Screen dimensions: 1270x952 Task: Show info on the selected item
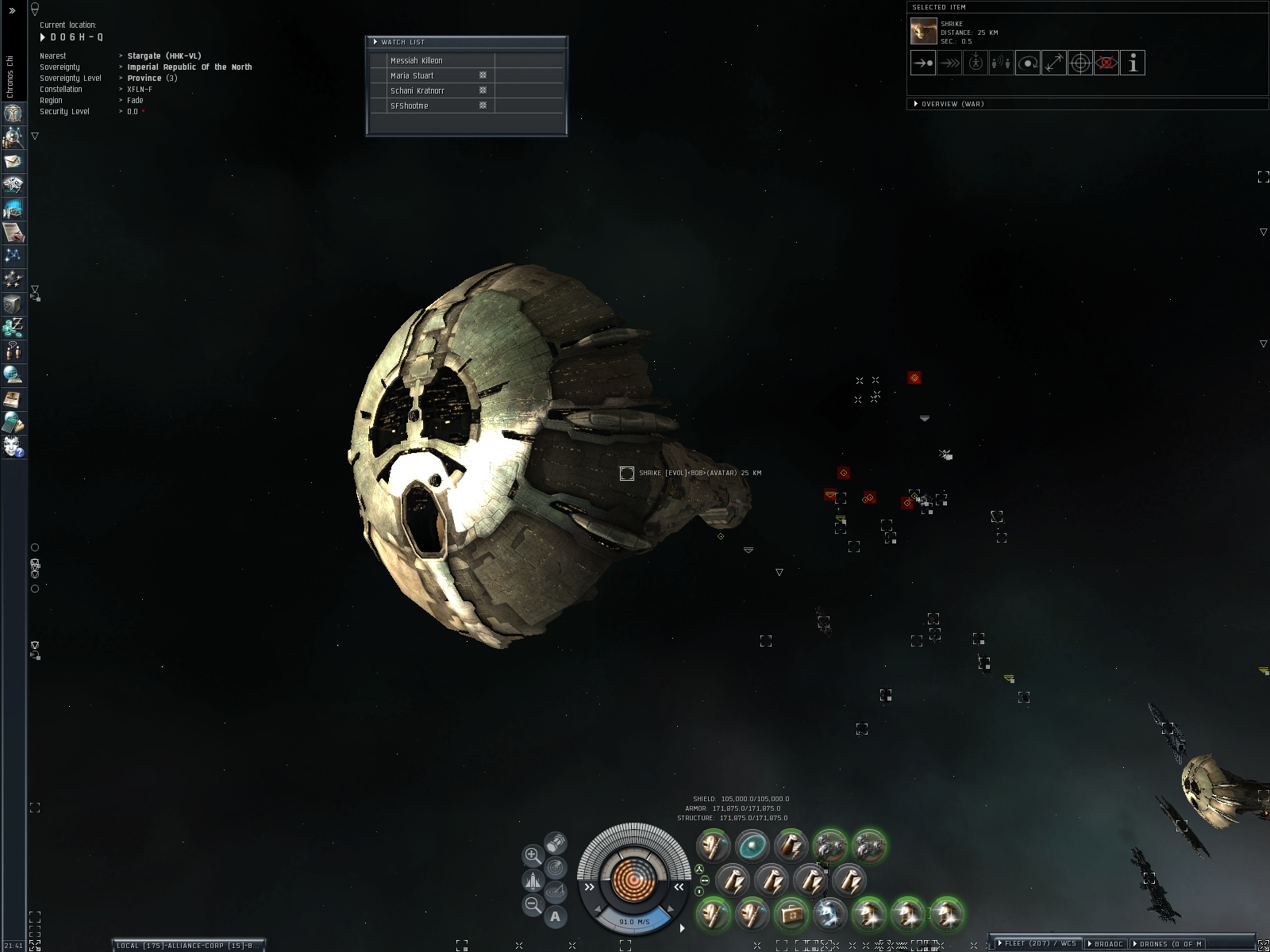tap(1133, 63)
